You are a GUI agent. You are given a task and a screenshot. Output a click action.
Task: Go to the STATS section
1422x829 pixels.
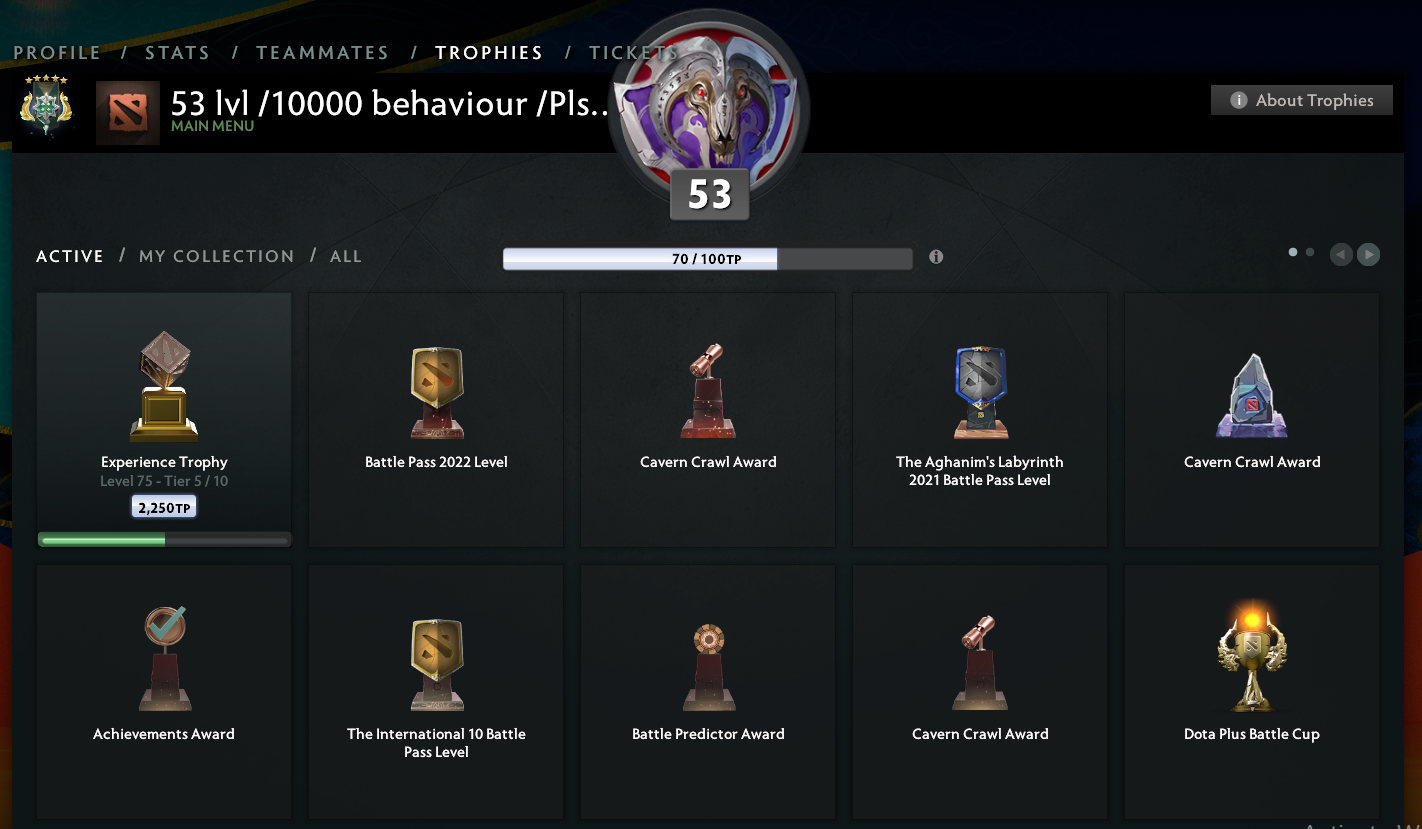point(177,52)
